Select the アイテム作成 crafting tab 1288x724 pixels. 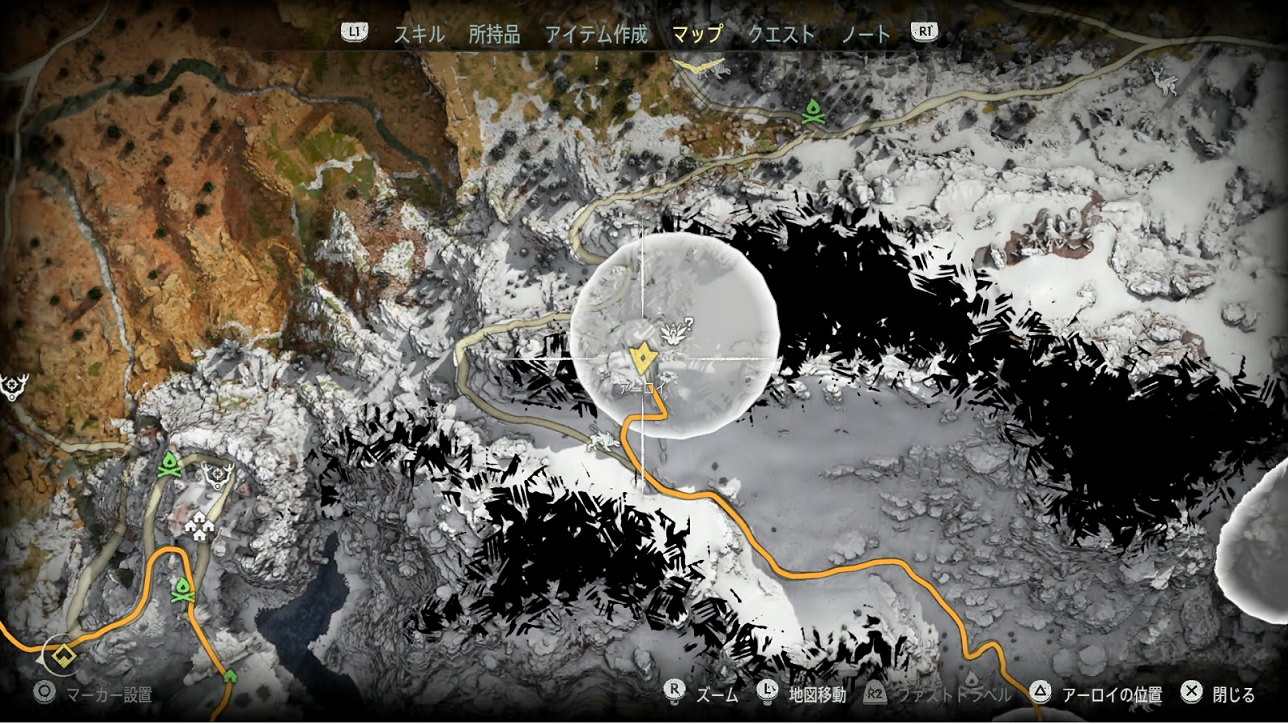tap(596, 34)
